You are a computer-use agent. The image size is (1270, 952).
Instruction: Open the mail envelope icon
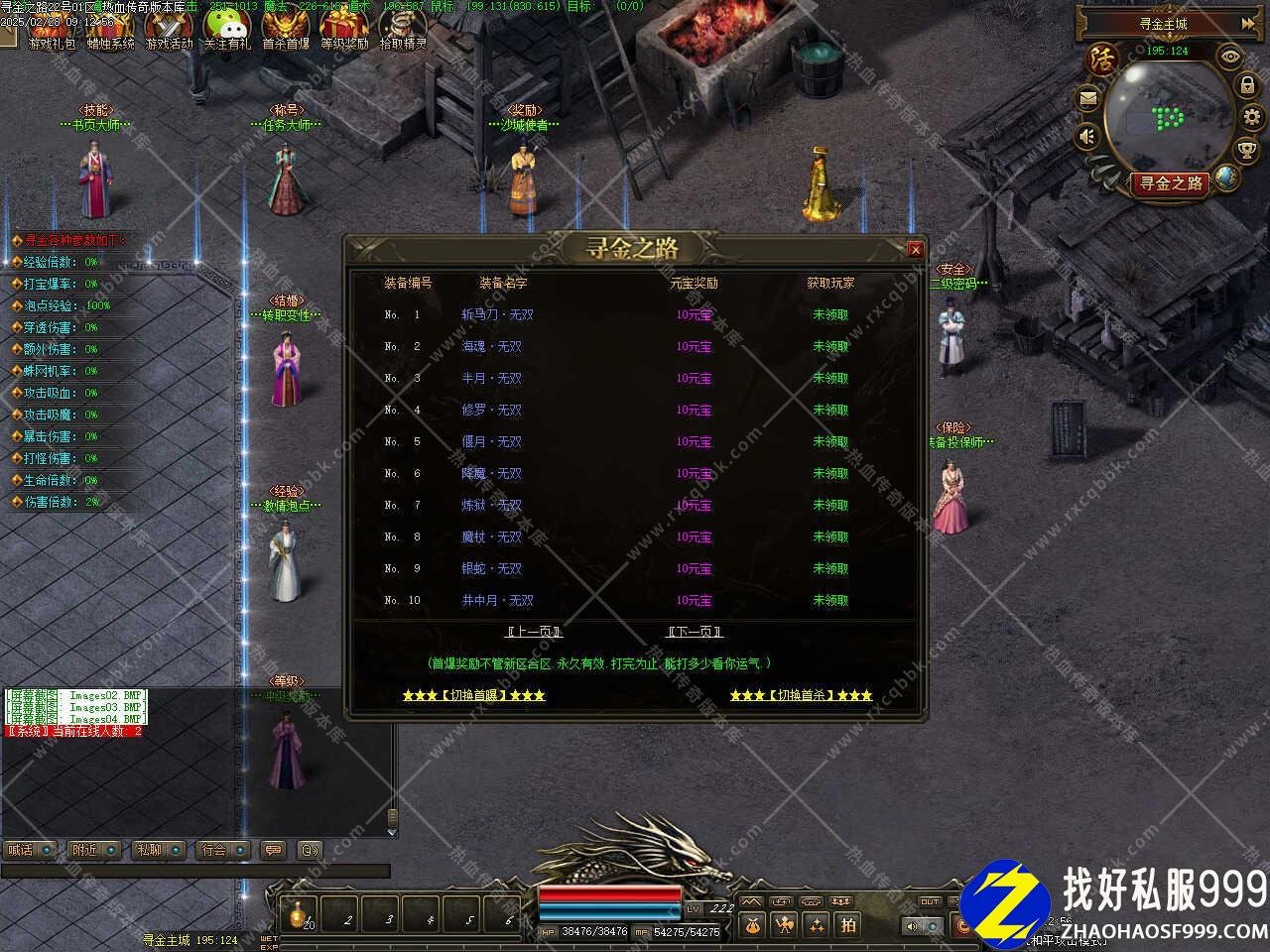point(1088,99)
